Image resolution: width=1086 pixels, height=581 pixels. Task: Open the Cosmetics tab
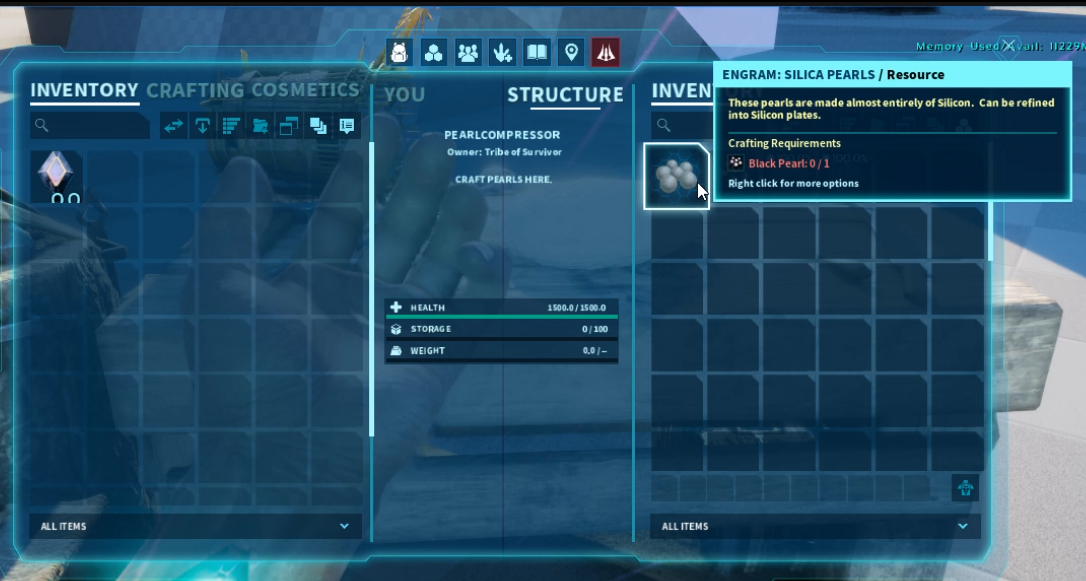click(x=305, y=90)
